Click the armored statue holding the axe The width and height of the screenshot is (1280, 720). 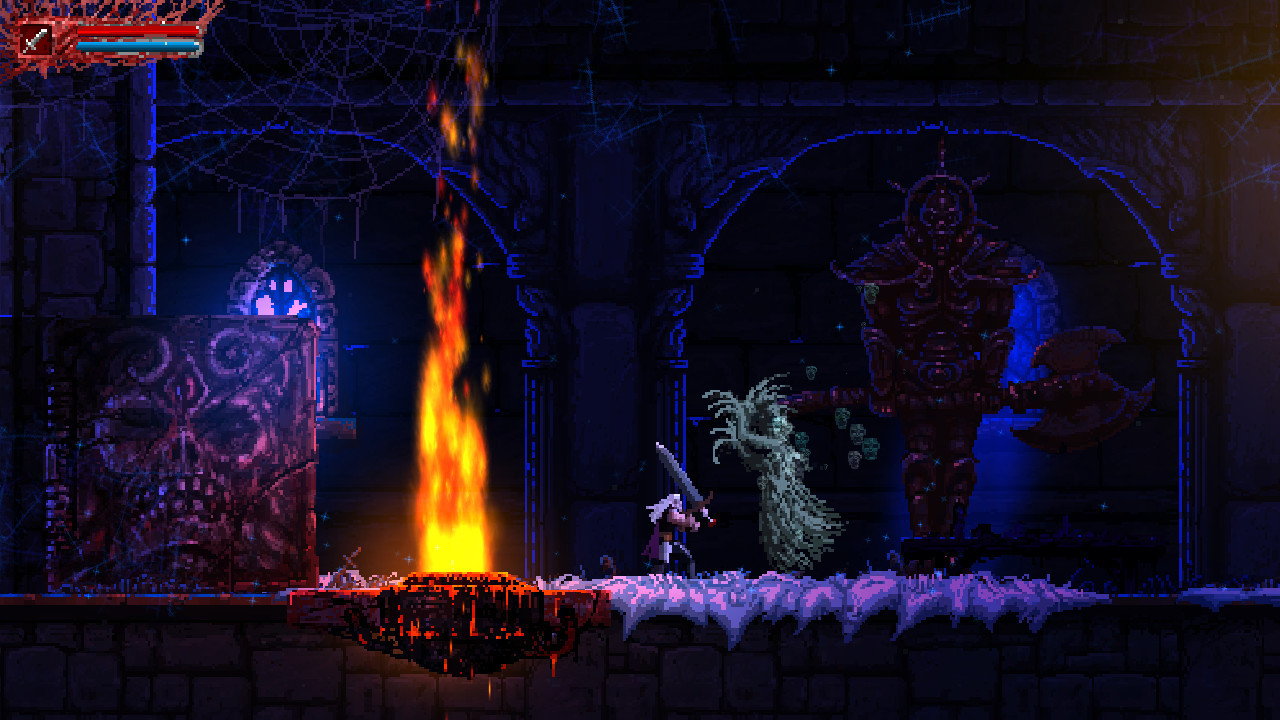click(x=935, y=330)
